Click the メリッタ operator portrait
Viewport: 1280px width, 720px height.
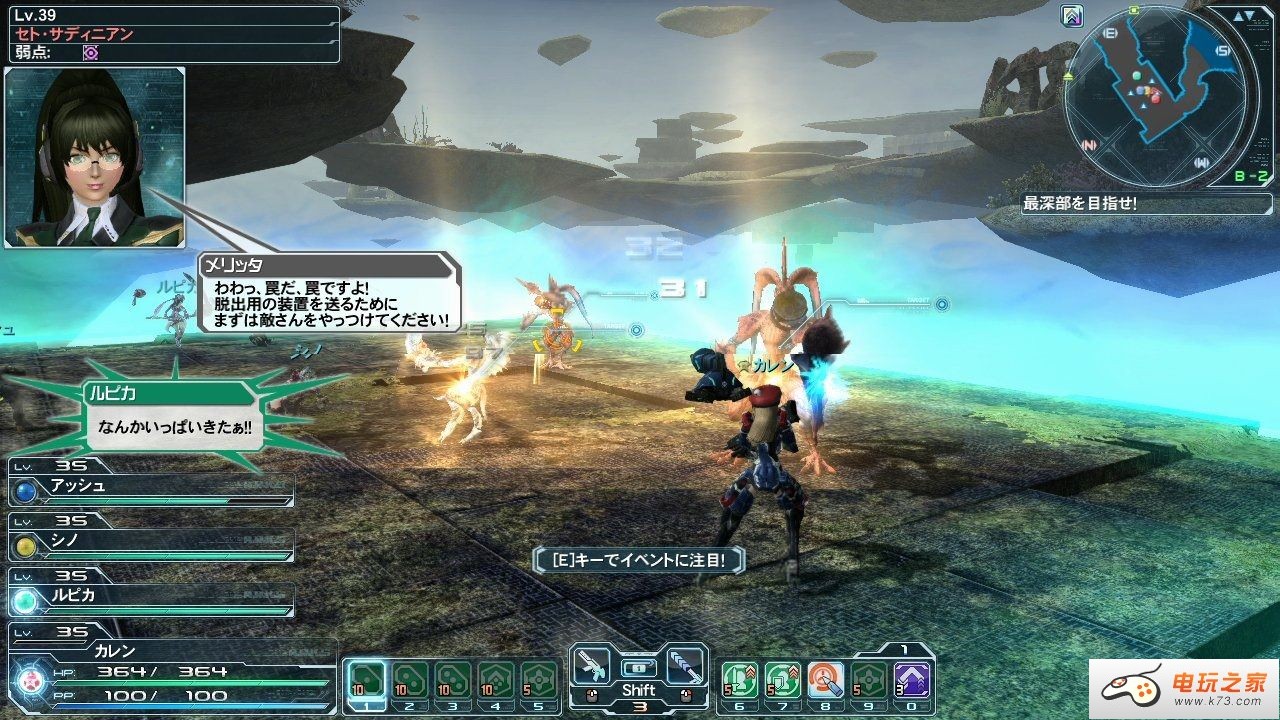coord(95,157)
